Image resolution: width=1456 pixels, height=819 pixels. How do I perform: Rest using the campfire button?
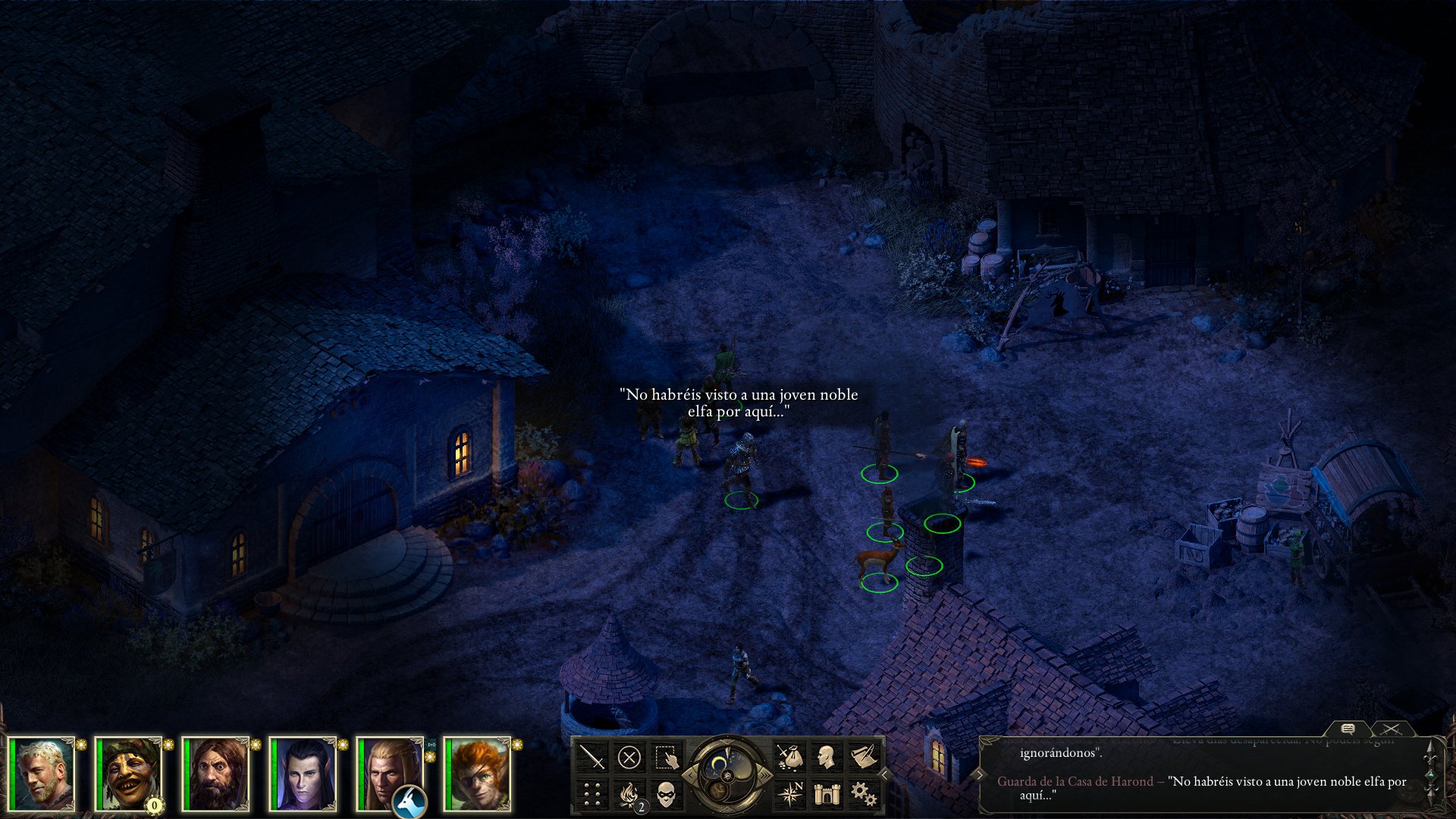(629, 794)
